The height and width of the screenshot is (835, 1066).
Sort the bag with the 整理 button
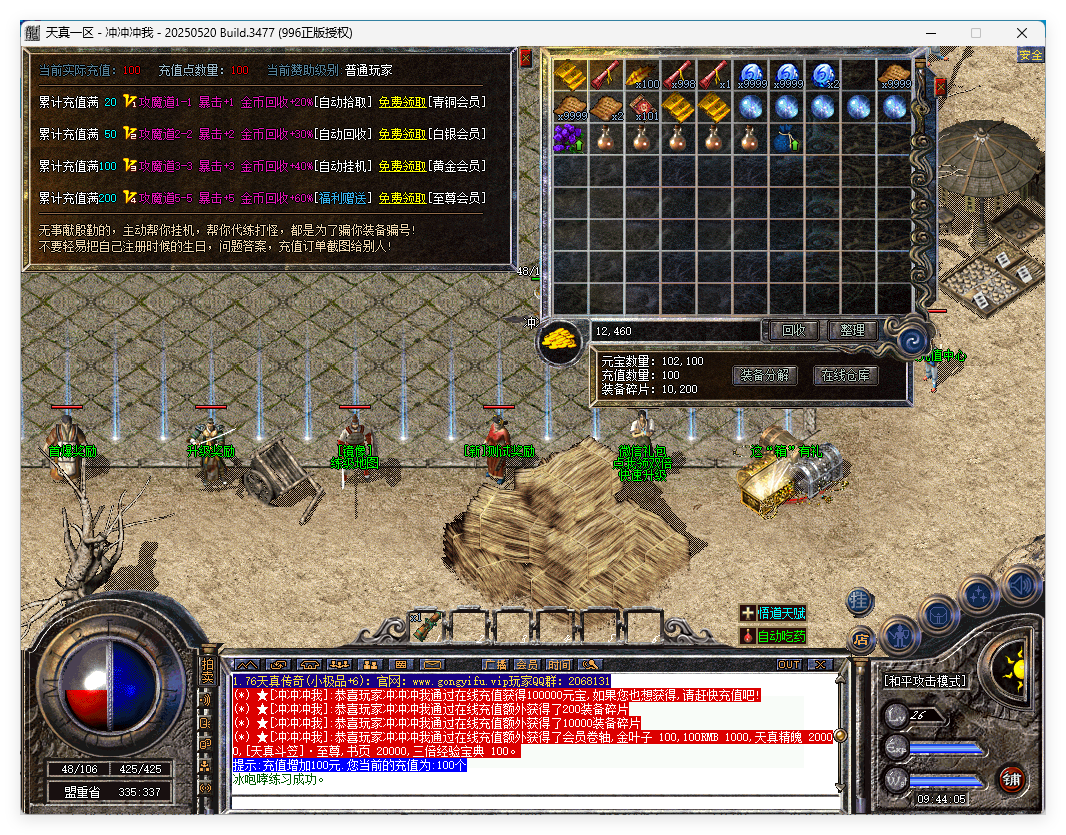click(x=852, y=330)
